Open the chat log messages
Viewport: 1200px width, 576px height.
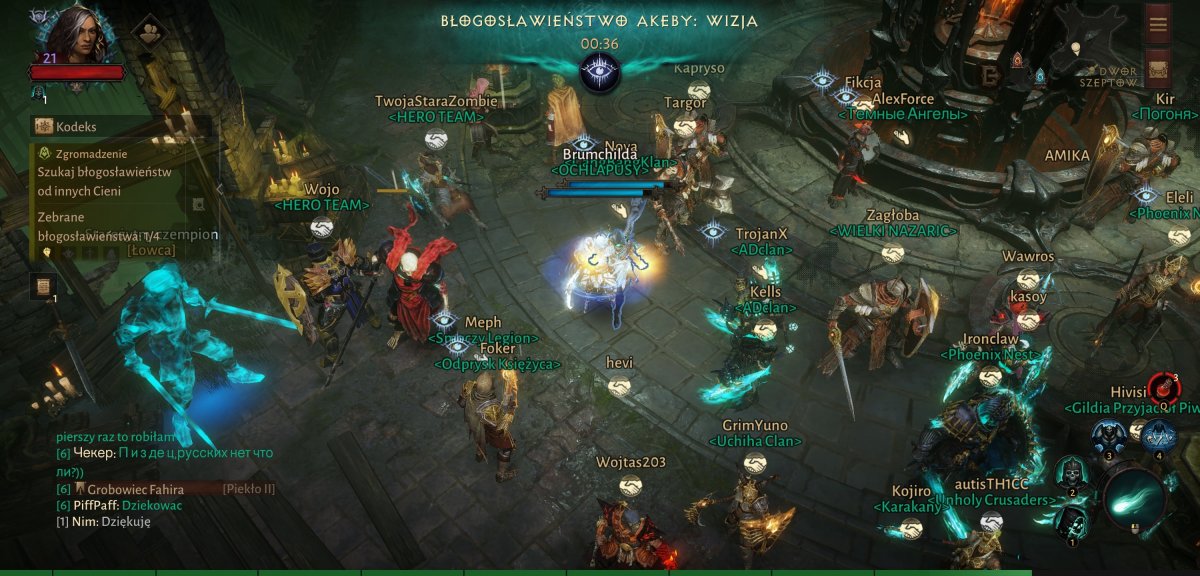tap(165, 480)
